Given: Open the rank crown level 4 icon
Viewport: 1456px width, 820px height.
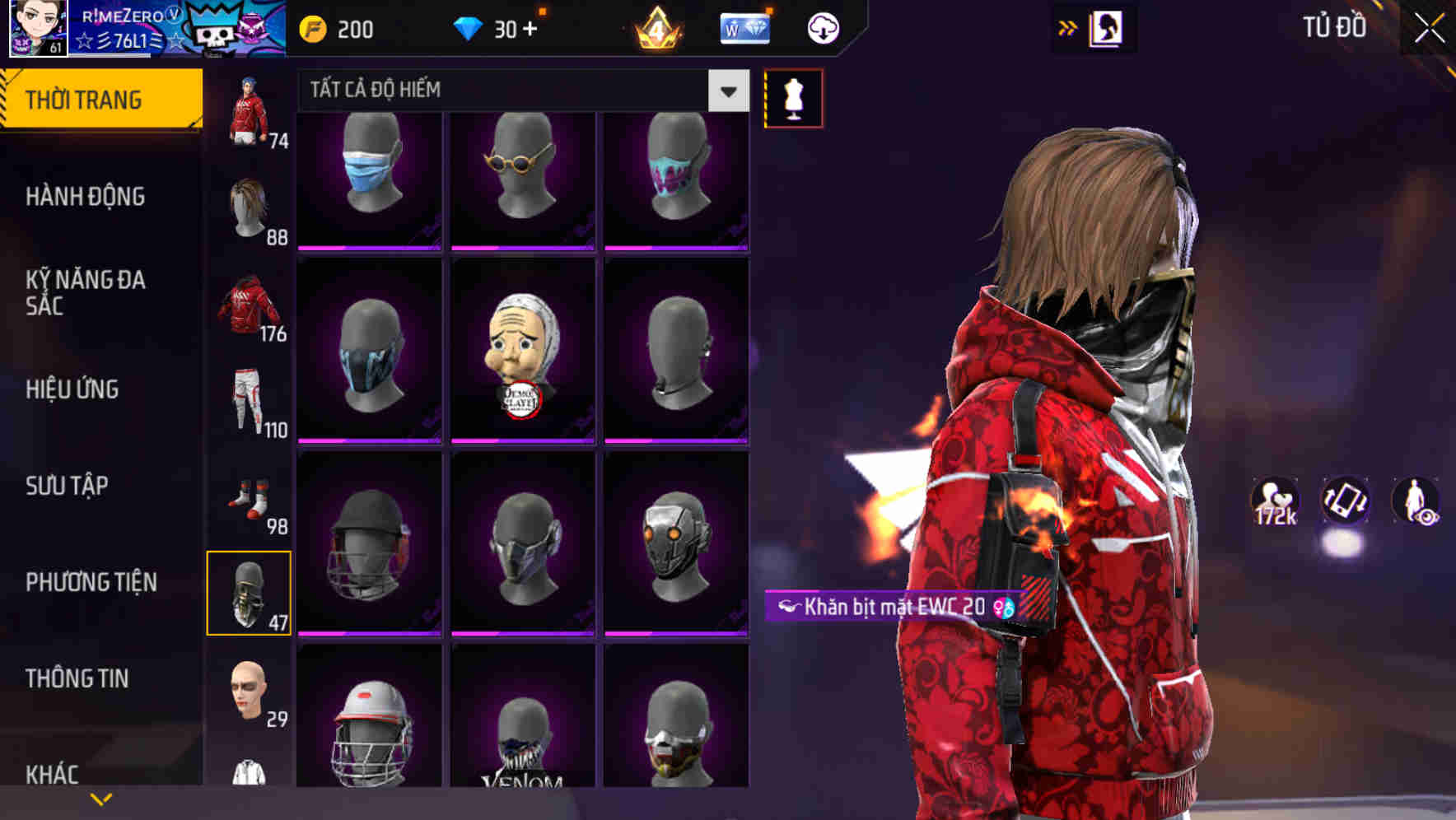Looking at the screenshot, I should point(656,27).
